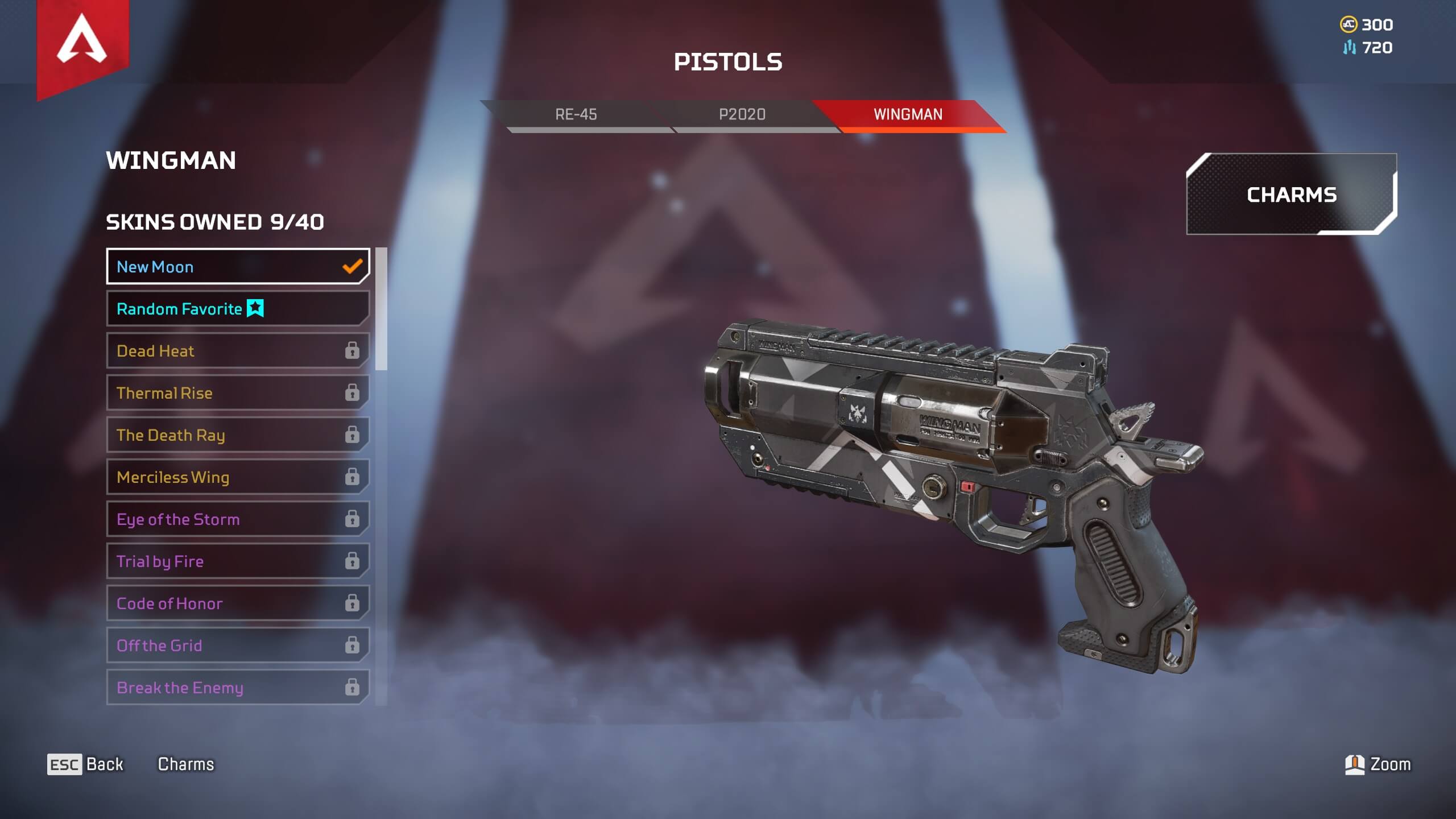The image size is (1456, 819).
Task: Preview the Code of Honor skin
Action: (x=238, y=603)
